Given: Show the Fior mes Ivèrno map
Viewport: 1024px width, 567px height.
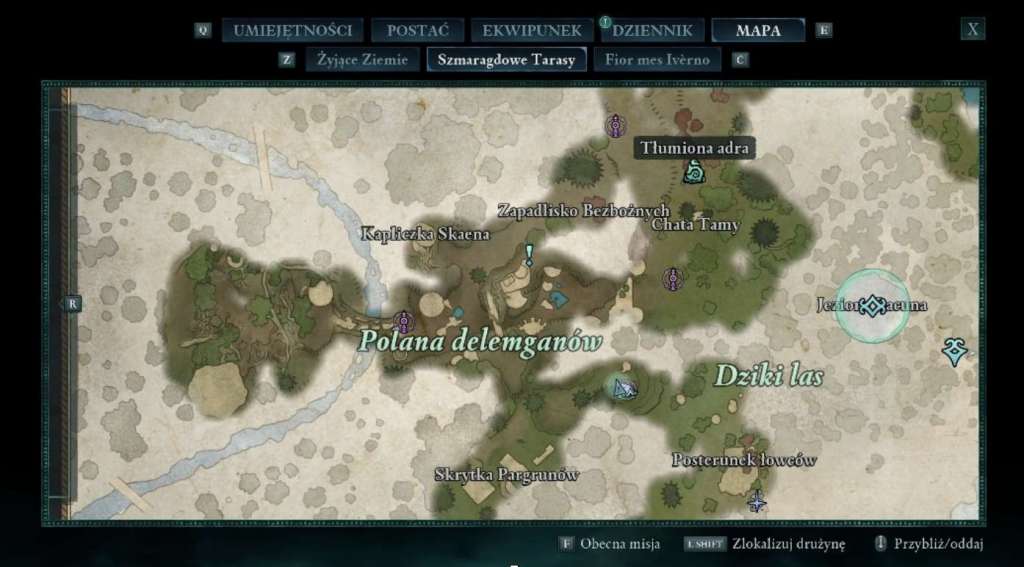Looking at the screenshot, I should coord(657,59).
